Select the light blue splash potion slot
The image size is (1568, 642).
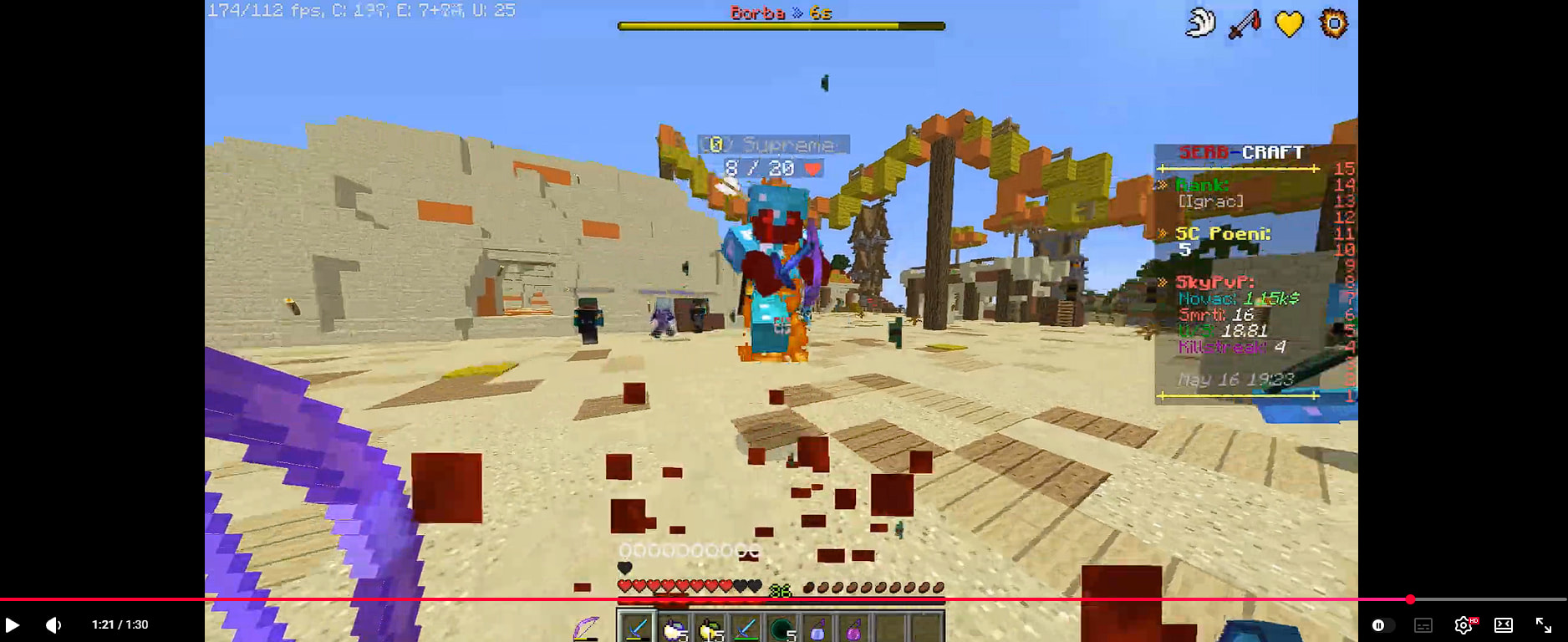pyautogui.click(x=817, y=629)
